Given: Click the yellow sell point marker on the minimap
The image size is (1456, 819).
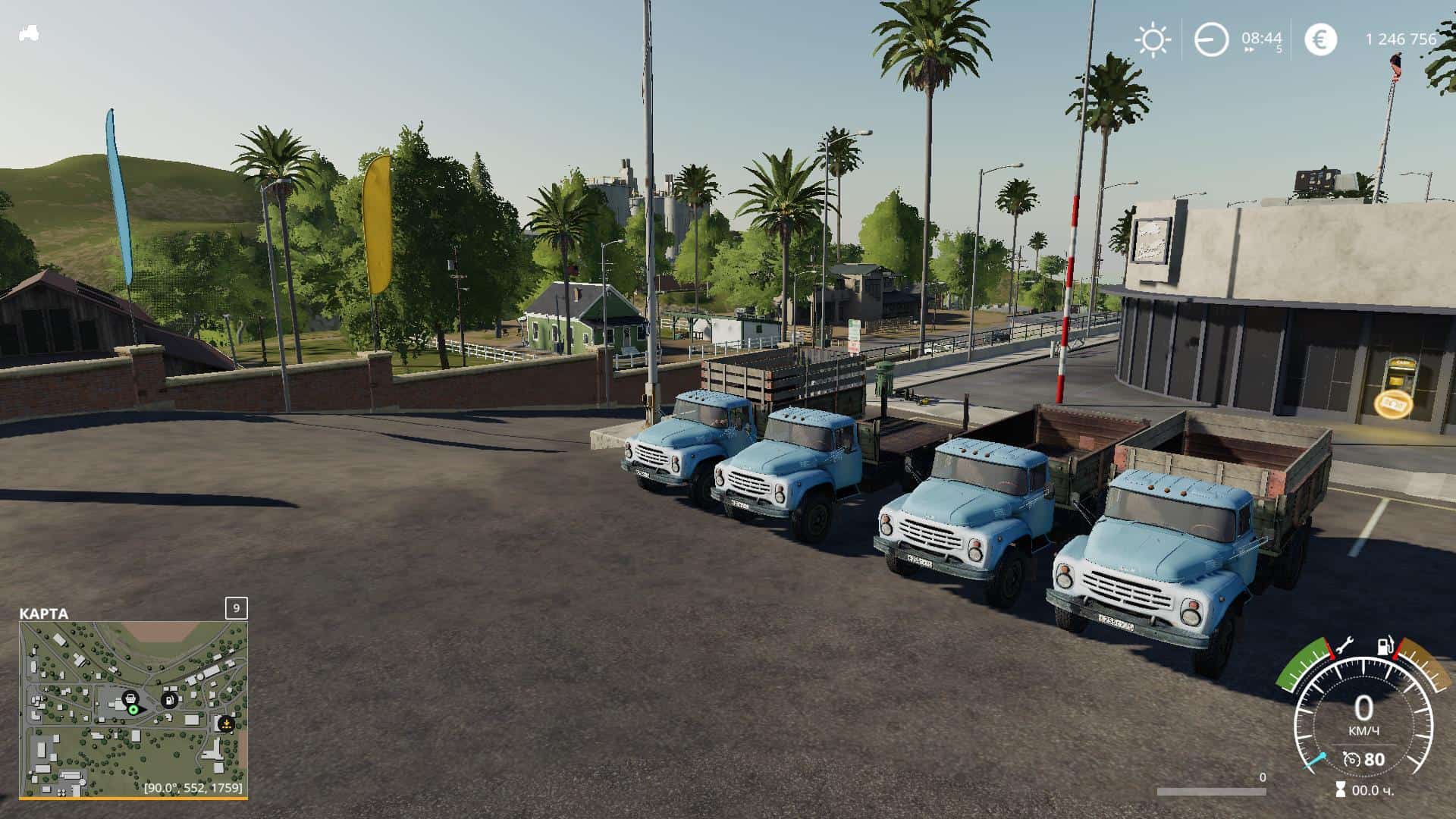Looking at the screenshot, I should [225, 723].
